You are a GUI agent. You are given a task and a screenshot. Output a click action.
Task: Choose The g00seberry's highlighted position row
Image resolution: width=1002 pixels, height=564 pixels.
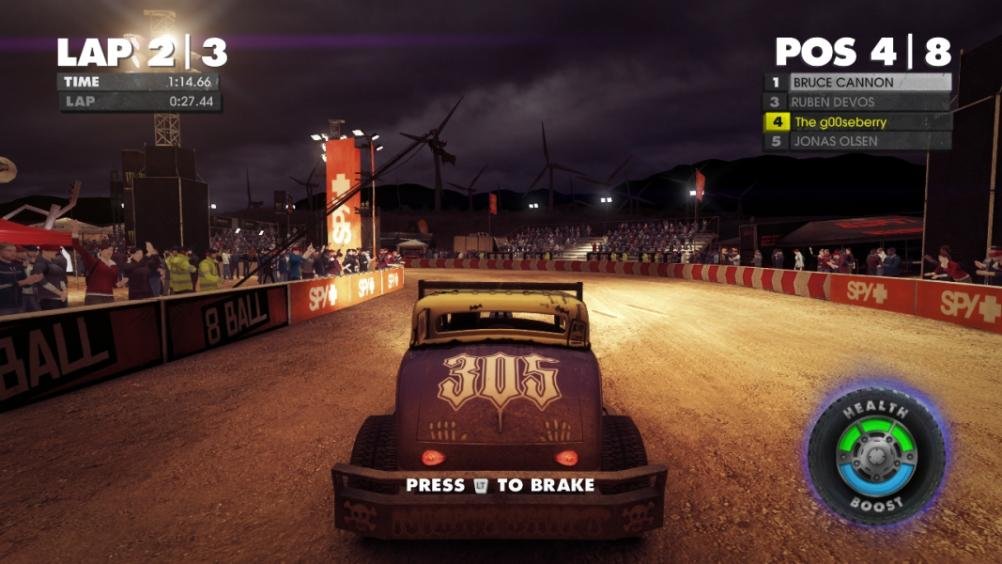(x=858, y=122)
